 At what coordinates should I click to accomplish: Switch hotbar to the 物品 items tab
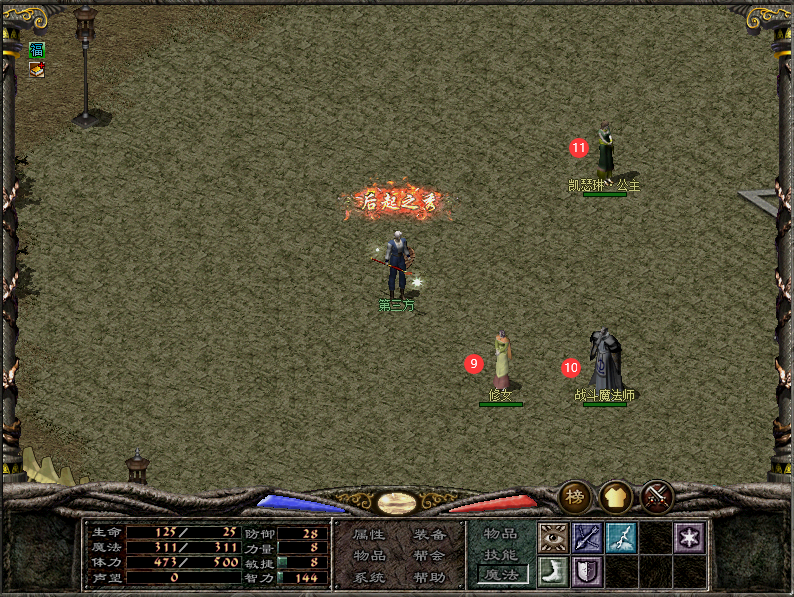pos(501,534)
